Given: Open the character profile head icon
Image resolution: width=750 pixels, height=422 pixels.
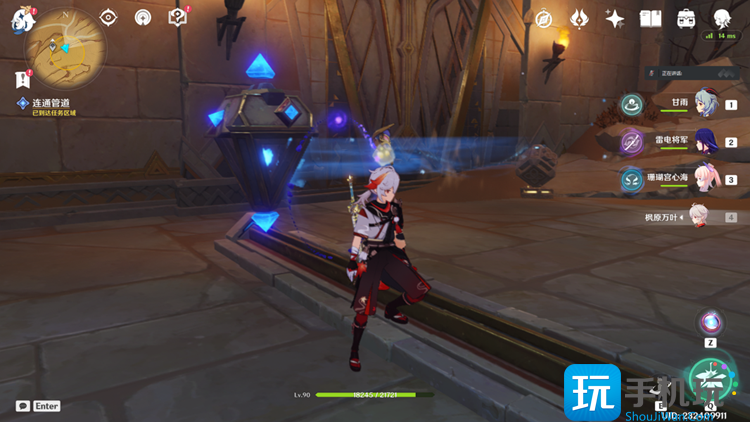Looking at the screenshot, I should pos(721,18).
